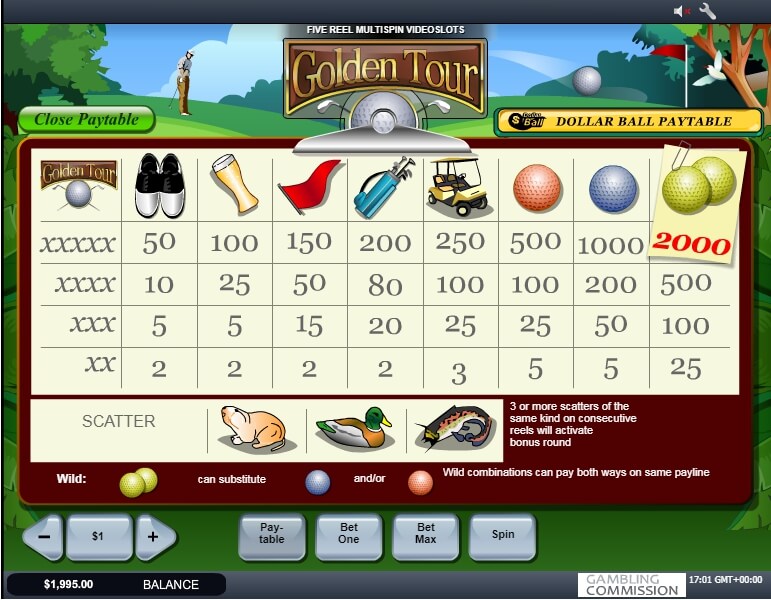
Task: Open the wrench settings icon
Action: [x=708, y=11]
